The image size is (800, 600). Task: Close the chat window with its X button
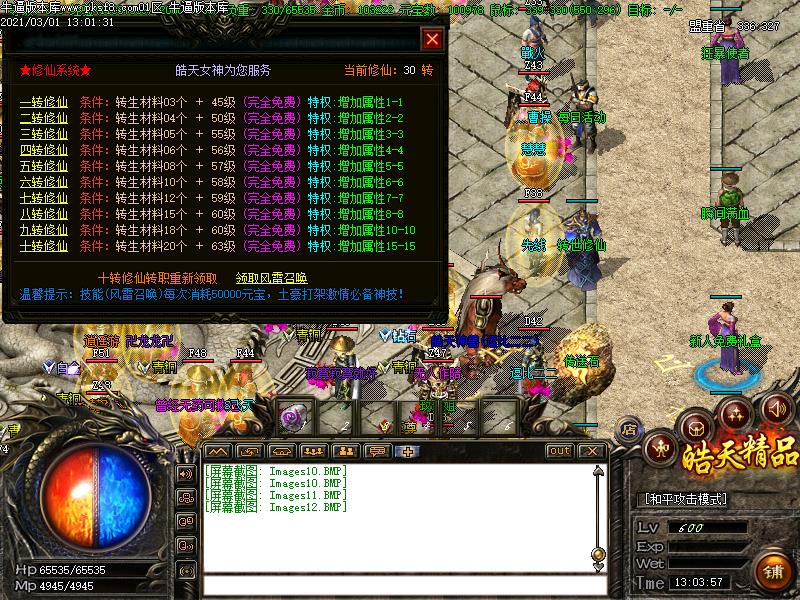point(591,451)
